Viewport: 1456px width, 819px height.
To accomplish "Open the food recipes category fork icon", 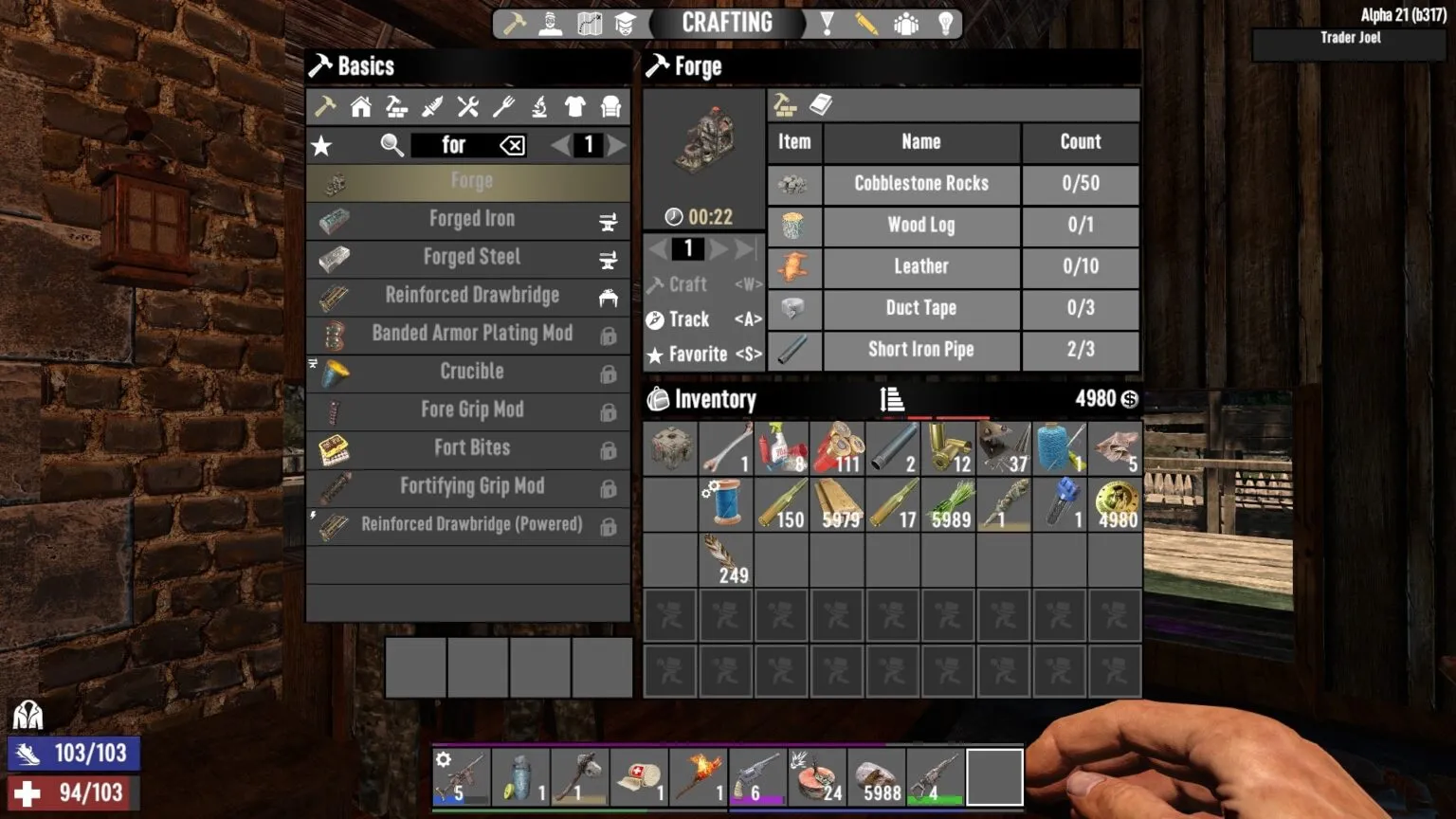I will [x=503, y=106].
